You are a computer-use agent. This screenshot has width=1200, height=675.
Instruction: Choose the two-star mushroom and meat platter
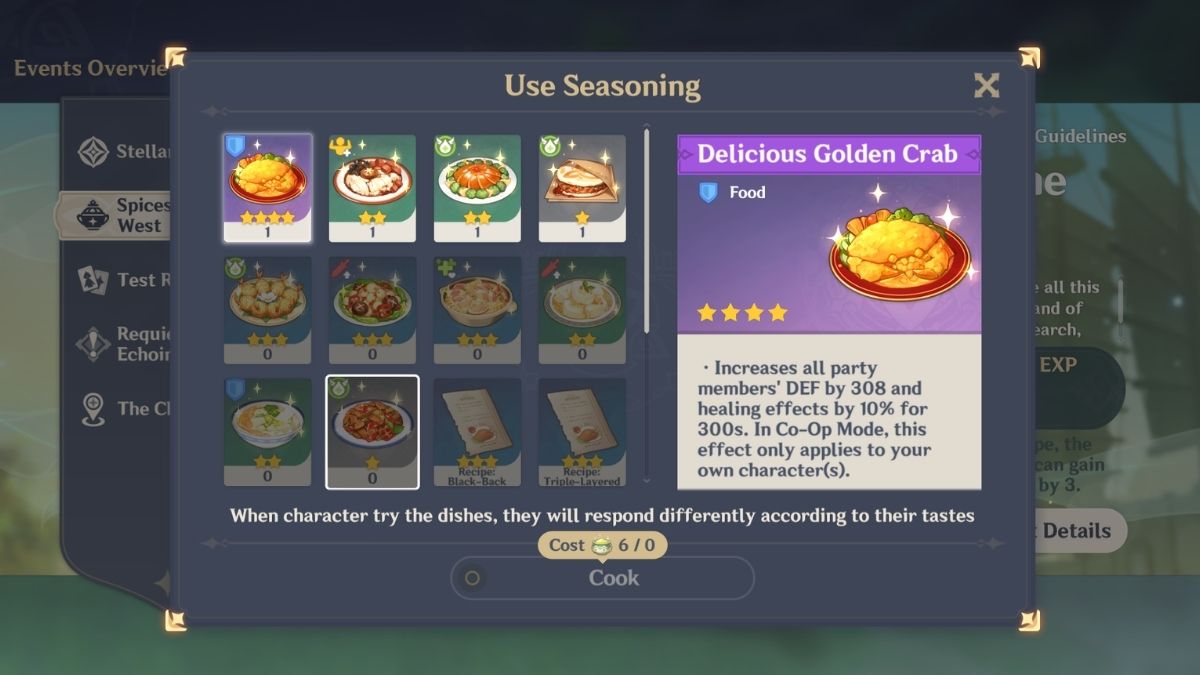372,188
